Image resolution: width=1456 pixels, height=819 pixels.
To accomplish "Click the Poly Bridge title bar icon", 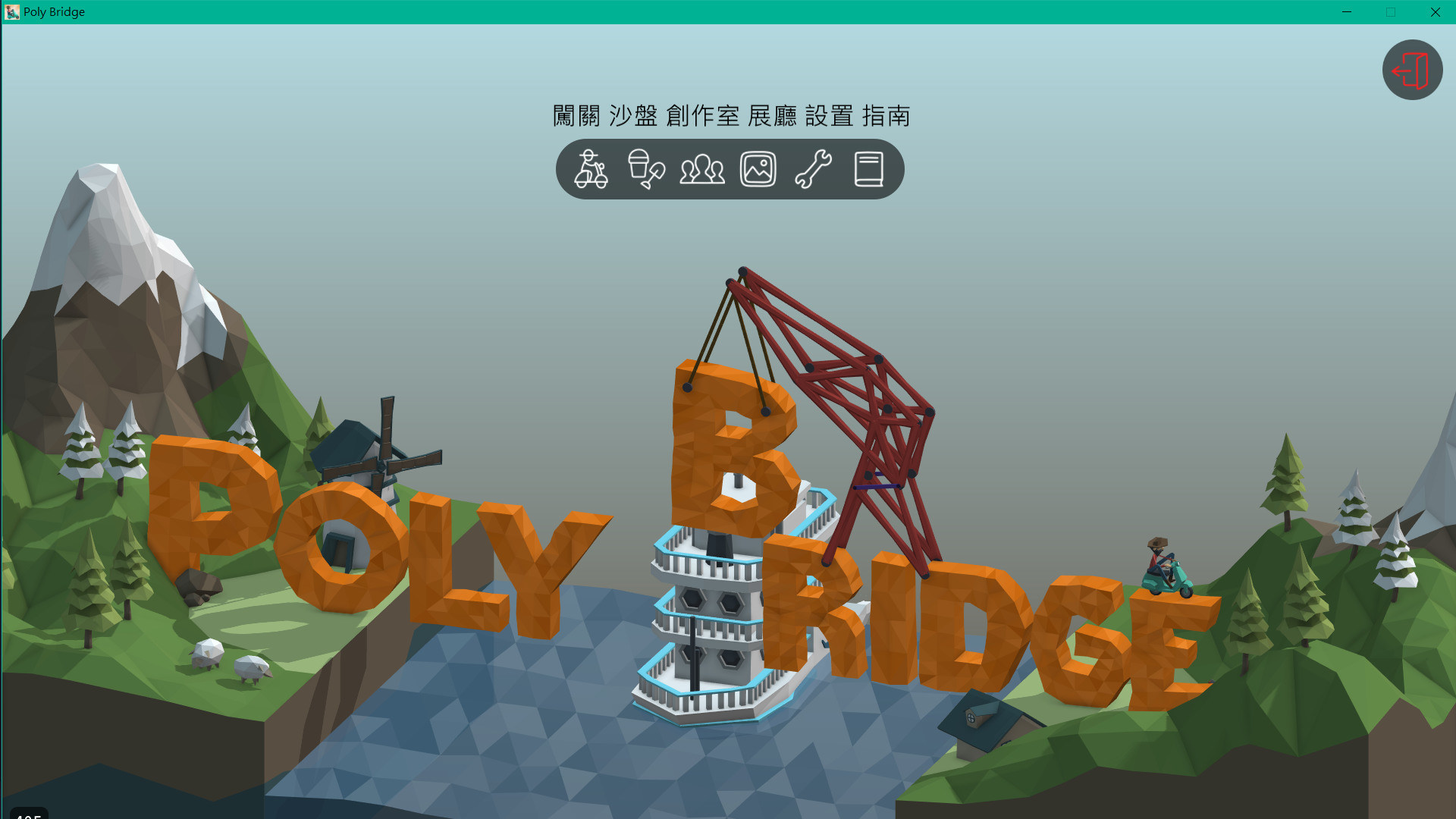I will click(11, 11).
